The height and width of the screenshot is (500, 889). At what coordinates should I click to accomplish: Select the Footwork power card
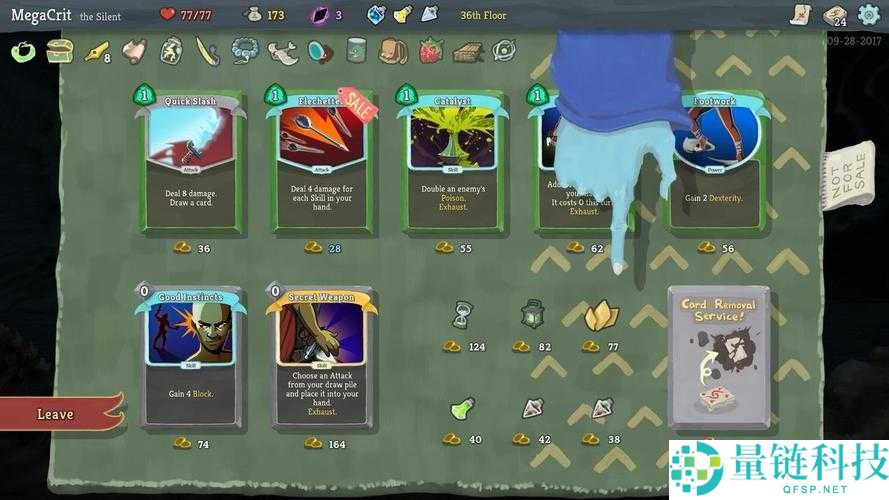pyautogui.click(x=716, y=160)
